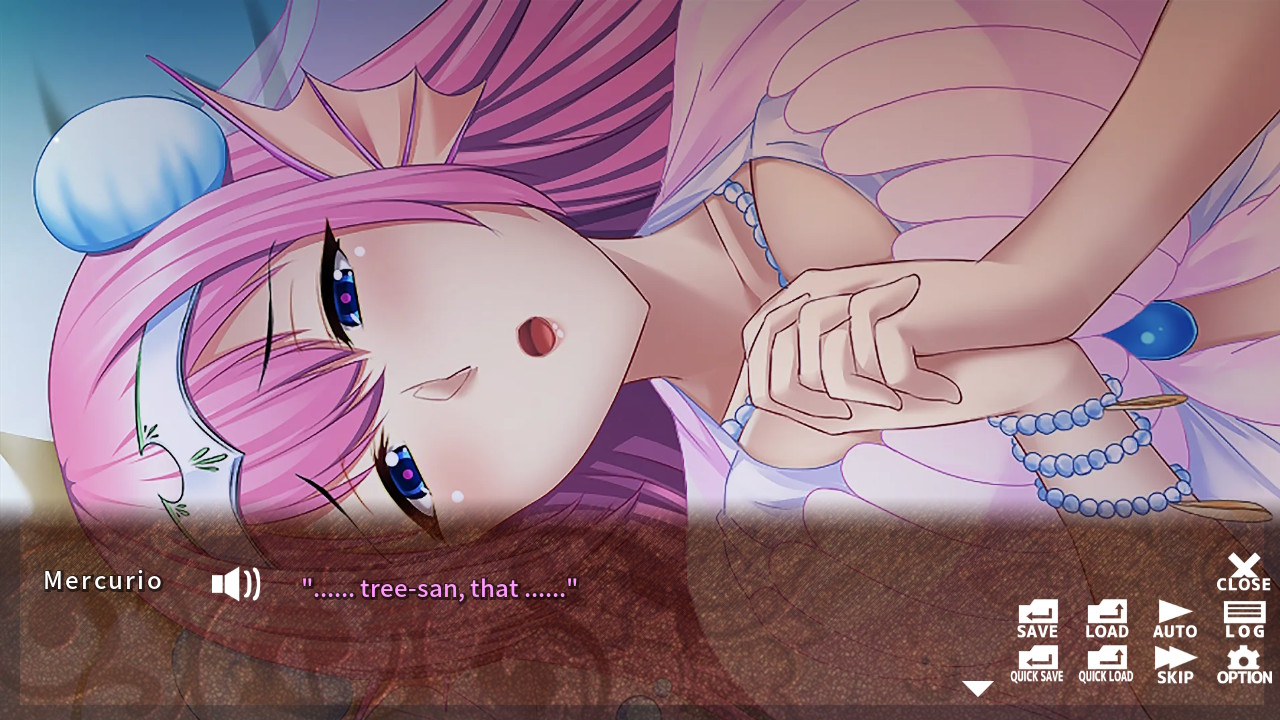Click Mercurio's name label

pyautogui.click(x=104, y=581)
